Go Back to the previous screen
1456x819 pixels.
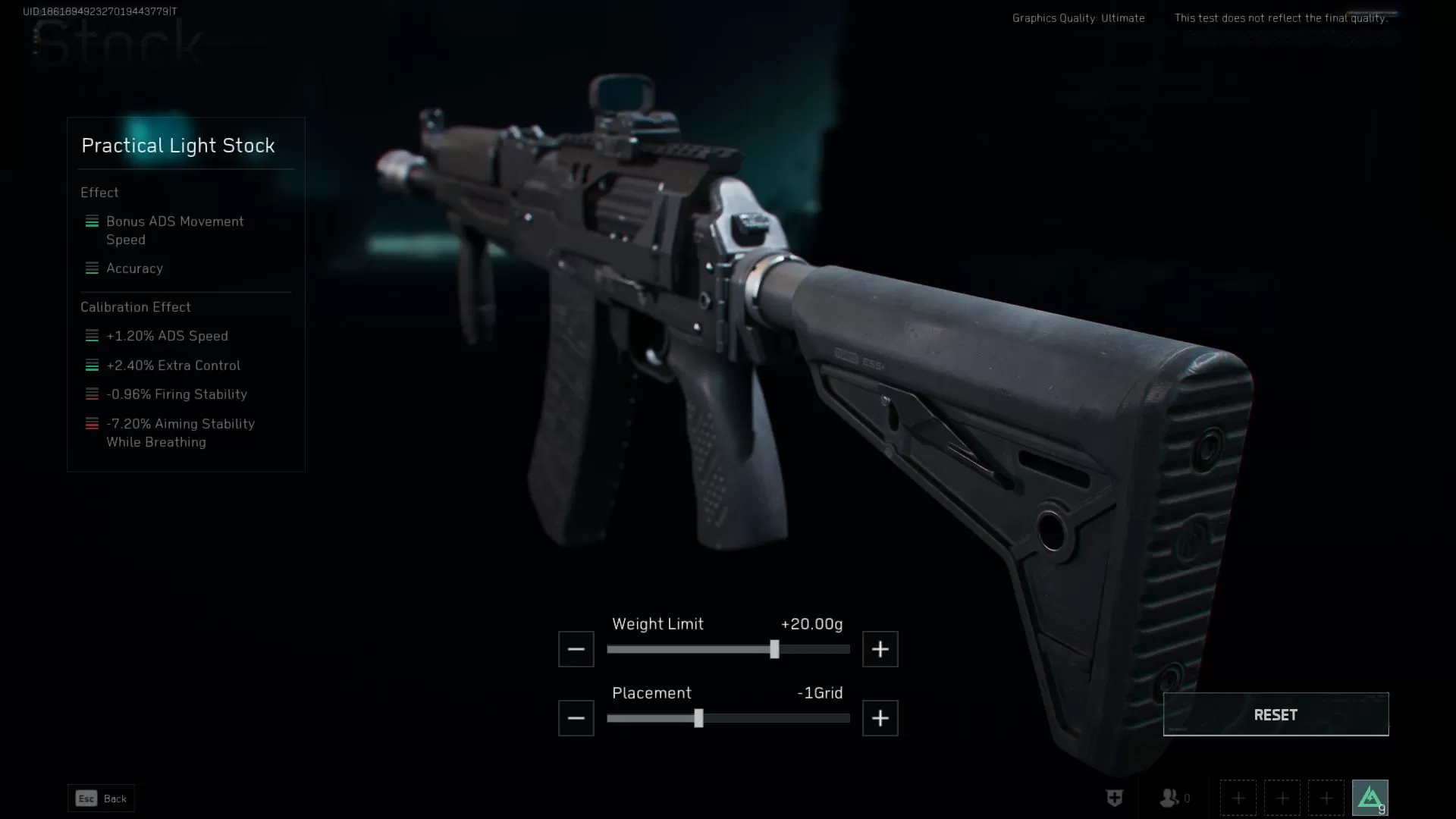pyautogui.click(x=101, y=799)
